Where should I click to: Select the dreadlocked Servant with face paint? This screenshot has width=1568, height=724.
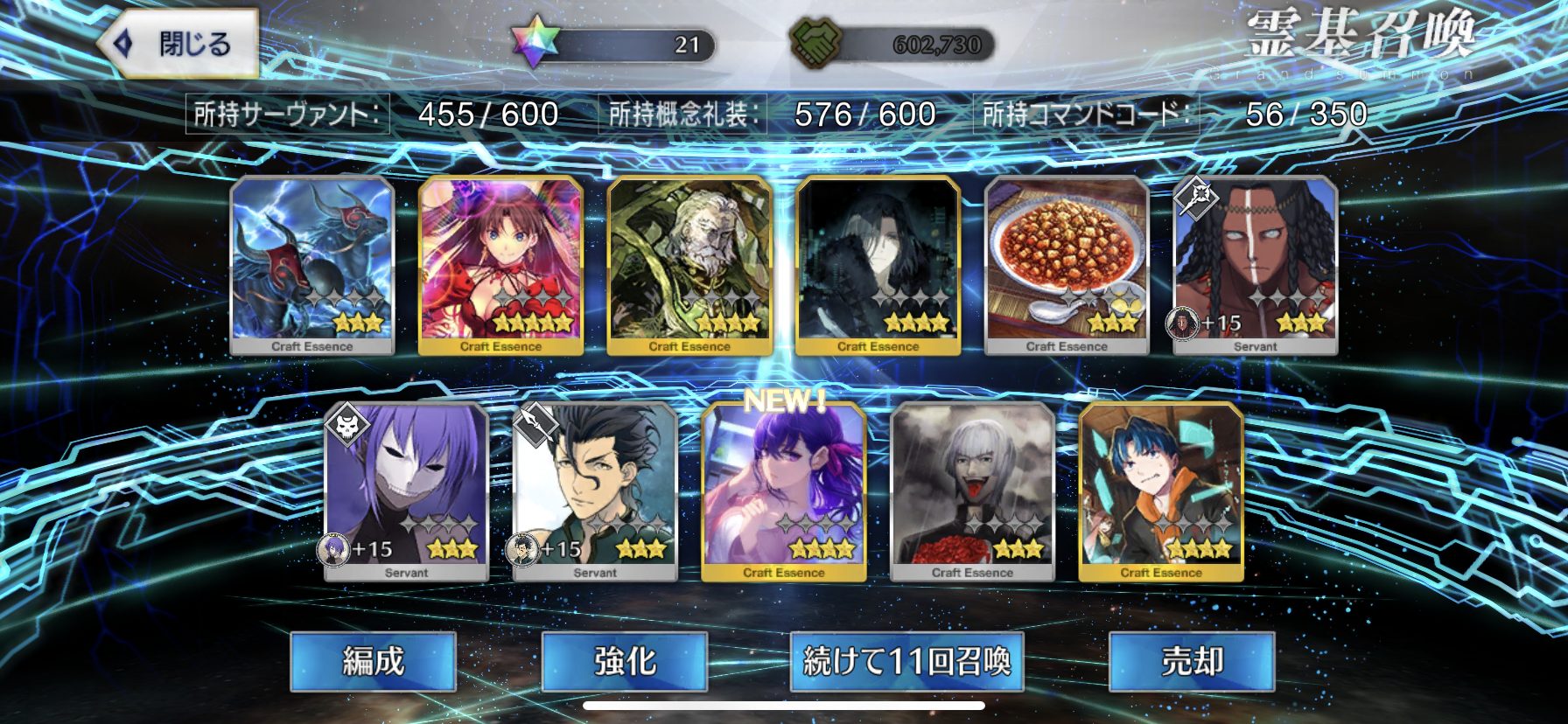click(1255, 265)
